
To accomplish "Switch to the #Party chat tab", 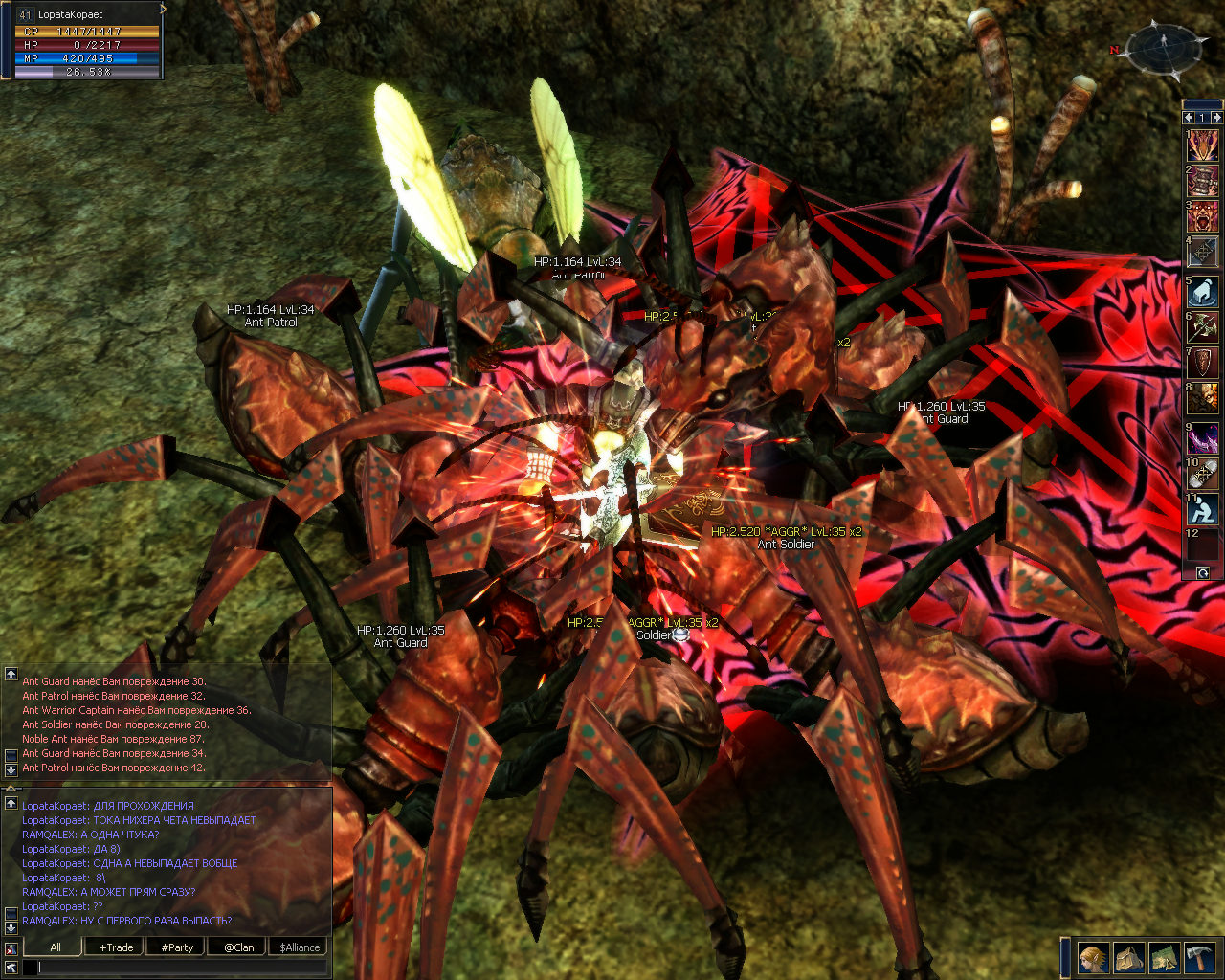I will coord(177,947).
